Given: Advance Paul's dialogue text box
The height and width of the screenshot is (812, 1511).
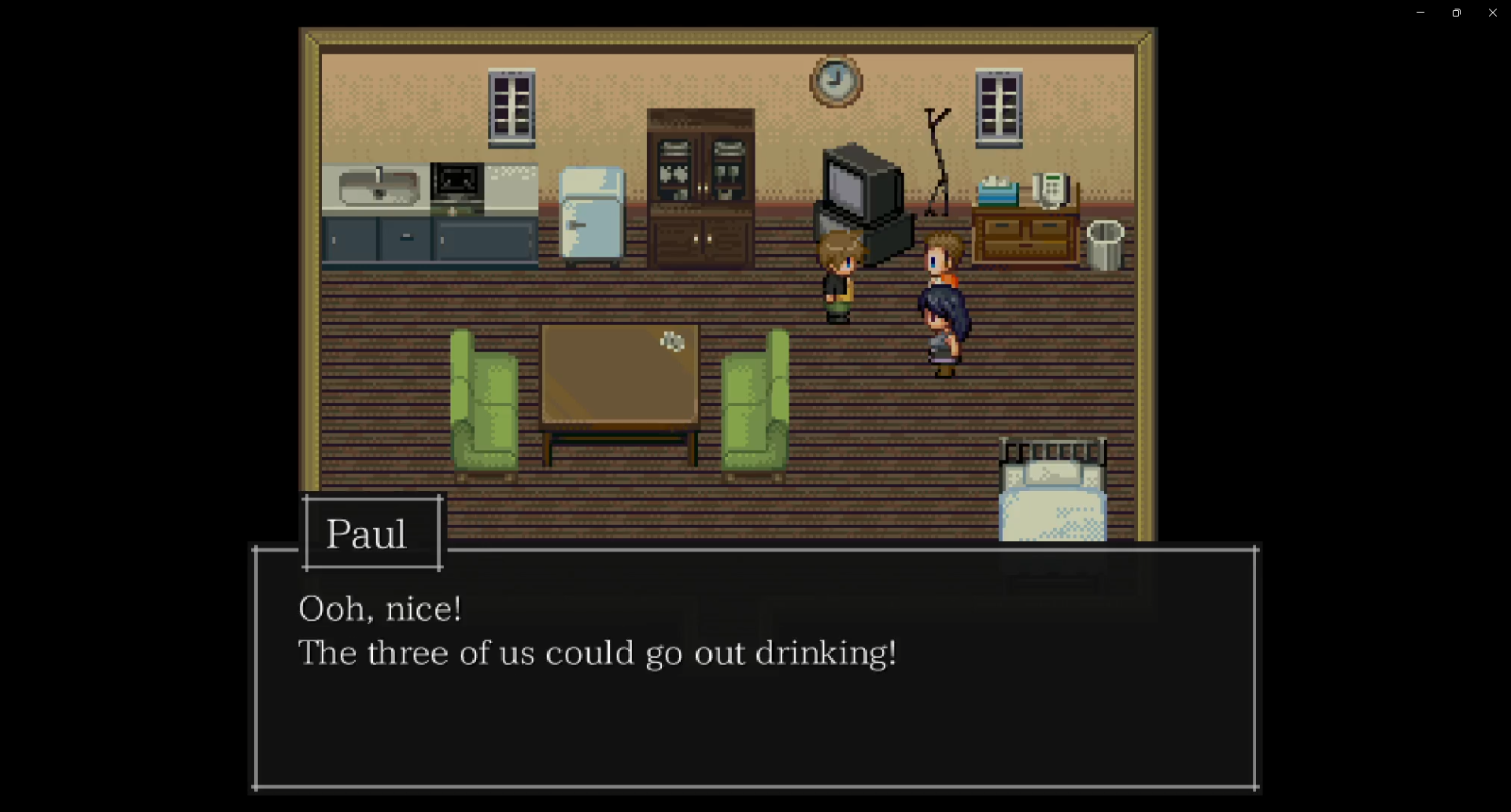Looking at the screenshot, I should pyautogui.click(x=754, y=667).
